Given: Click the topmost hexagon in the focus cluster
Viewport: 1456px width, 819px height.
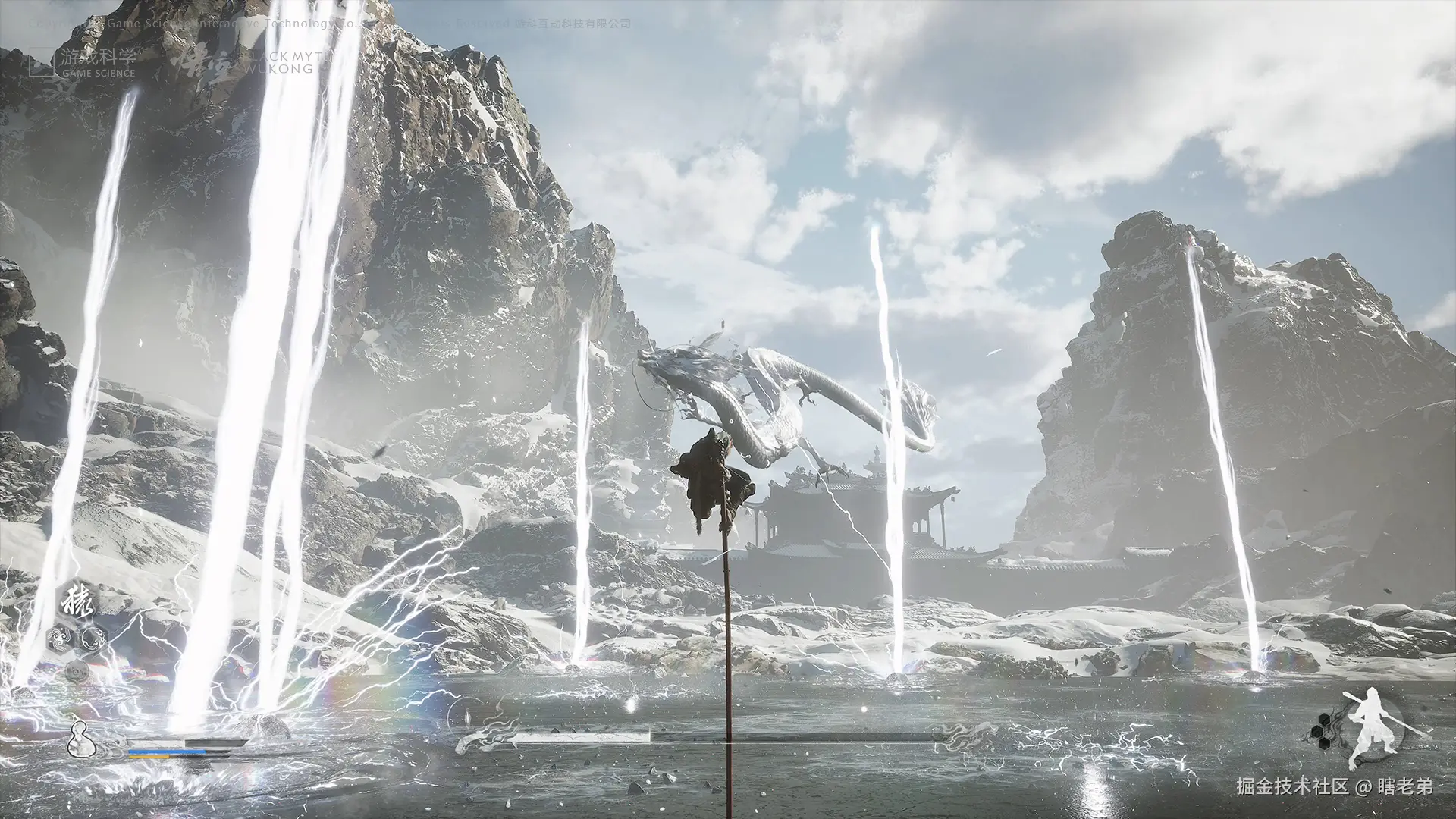Looking at the screenshot, I should tap(1324, 719).
